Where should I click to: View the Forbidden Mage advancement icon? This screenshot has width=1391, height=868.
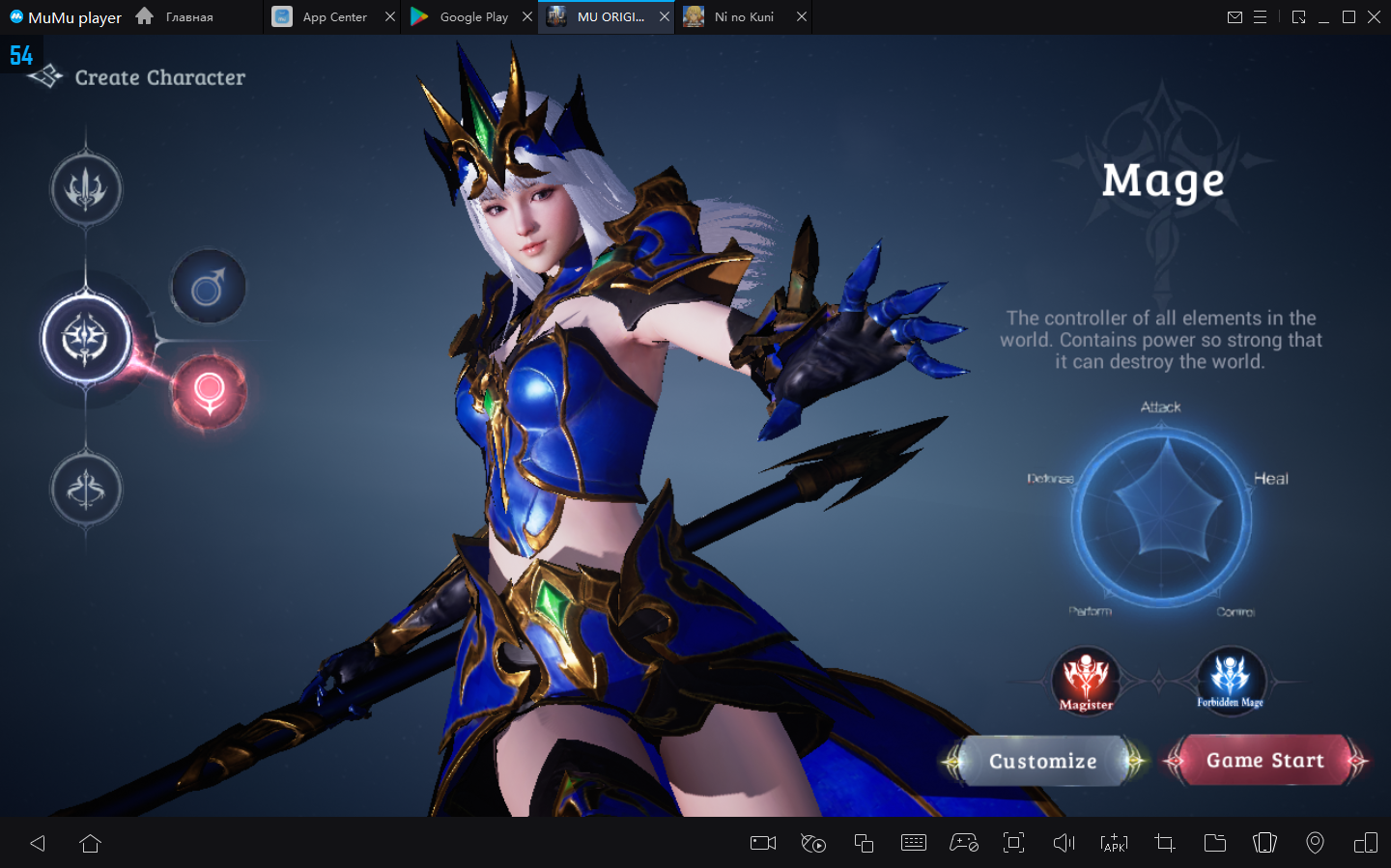pyautogui.click(x=1231, y=678)
